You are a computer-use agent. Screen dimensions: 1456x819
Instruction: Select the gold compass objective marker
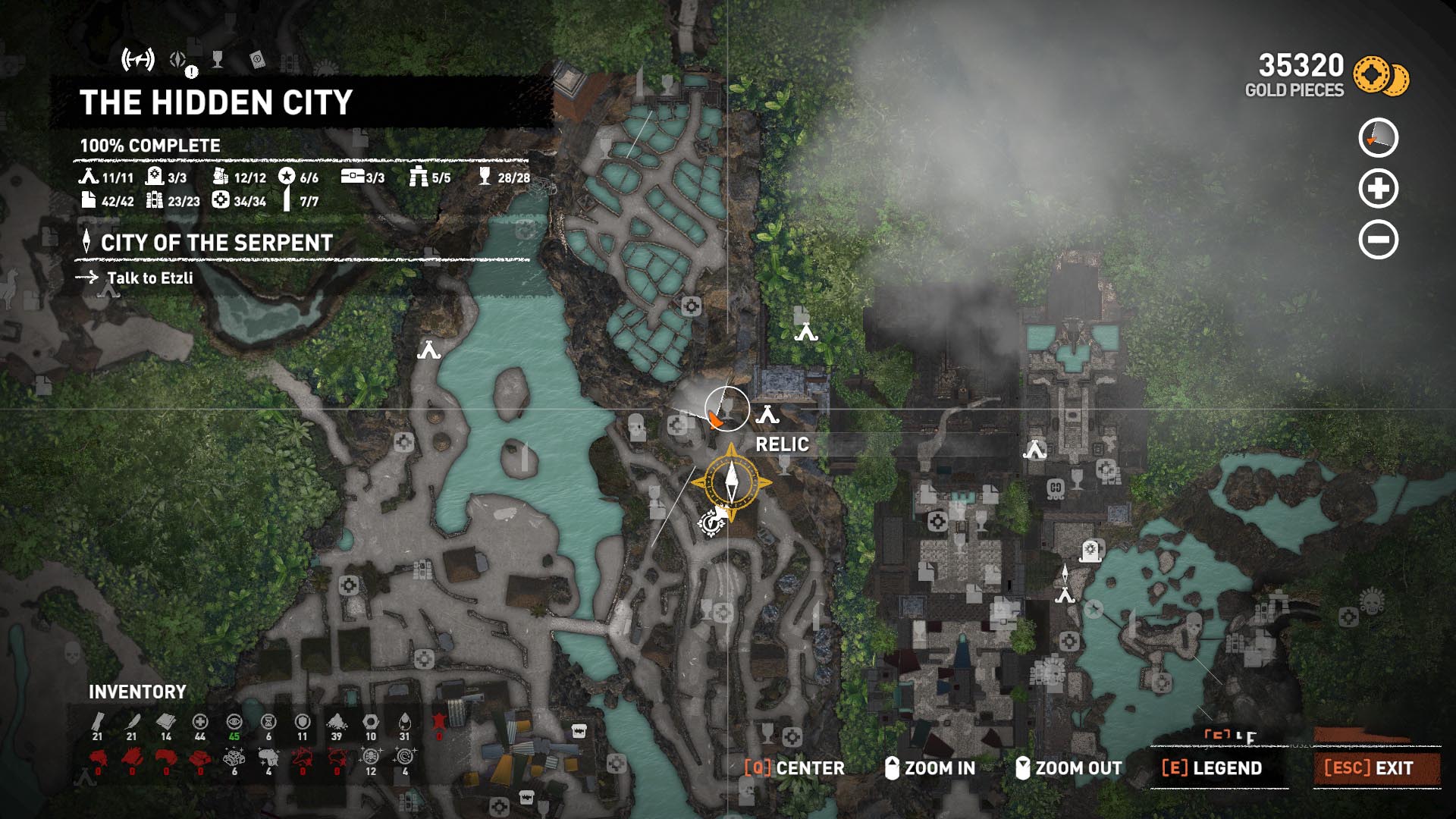coord(731,481)
